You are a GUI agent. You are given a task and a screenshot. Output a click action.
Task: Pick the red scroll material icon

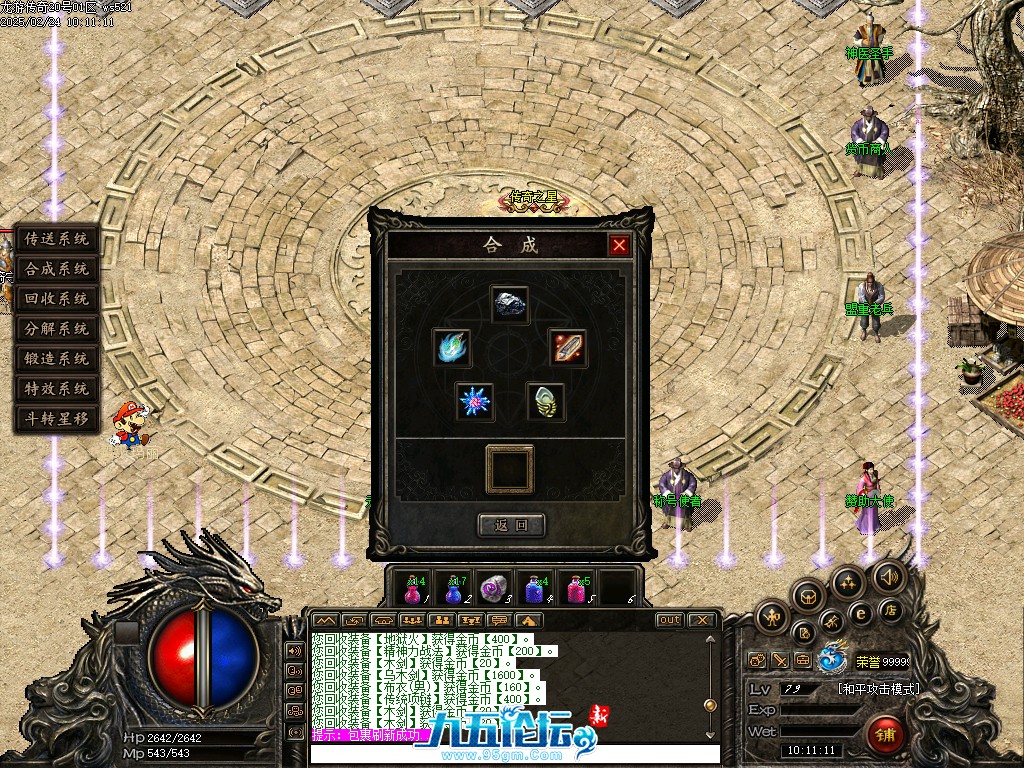[x=567, y=347]
